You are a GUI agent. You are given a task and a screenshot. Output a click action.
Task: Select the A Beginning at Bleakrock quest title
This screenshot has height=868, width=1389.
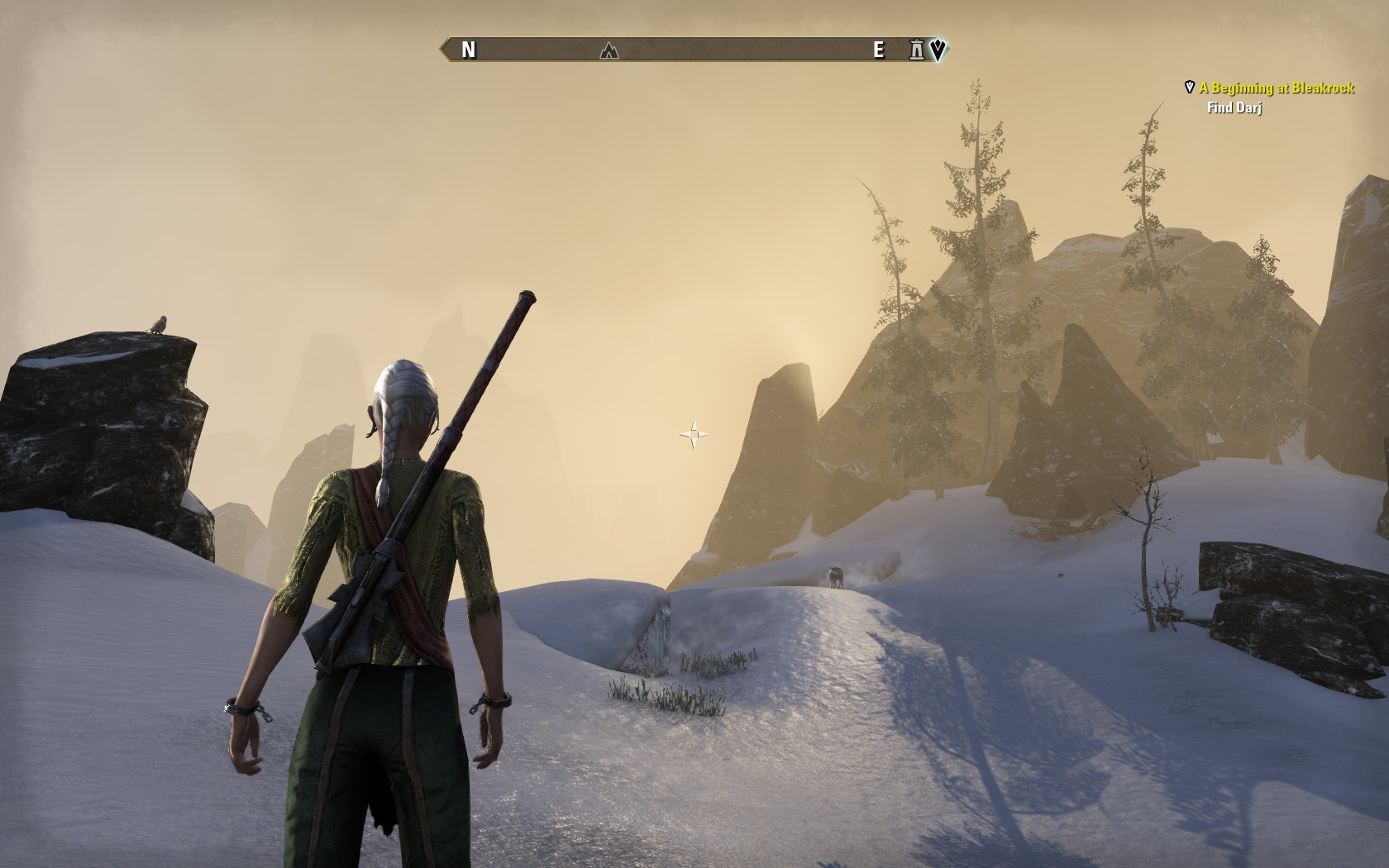point(1276,88)
